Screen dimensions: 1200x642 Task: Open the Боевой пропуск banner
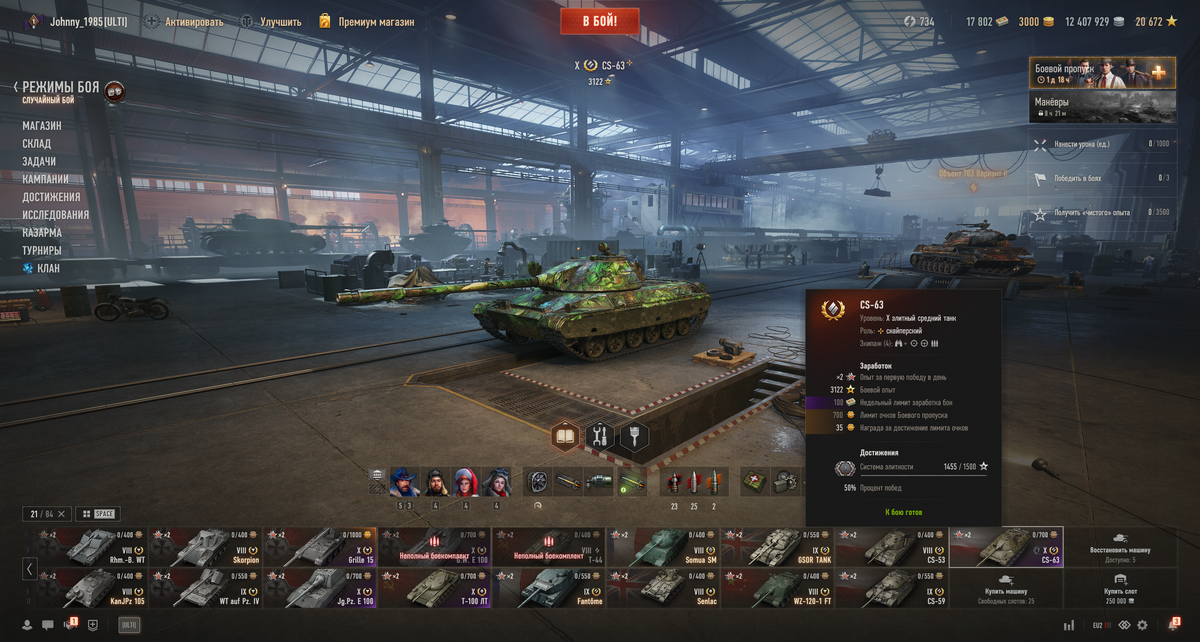[1102, 73]
